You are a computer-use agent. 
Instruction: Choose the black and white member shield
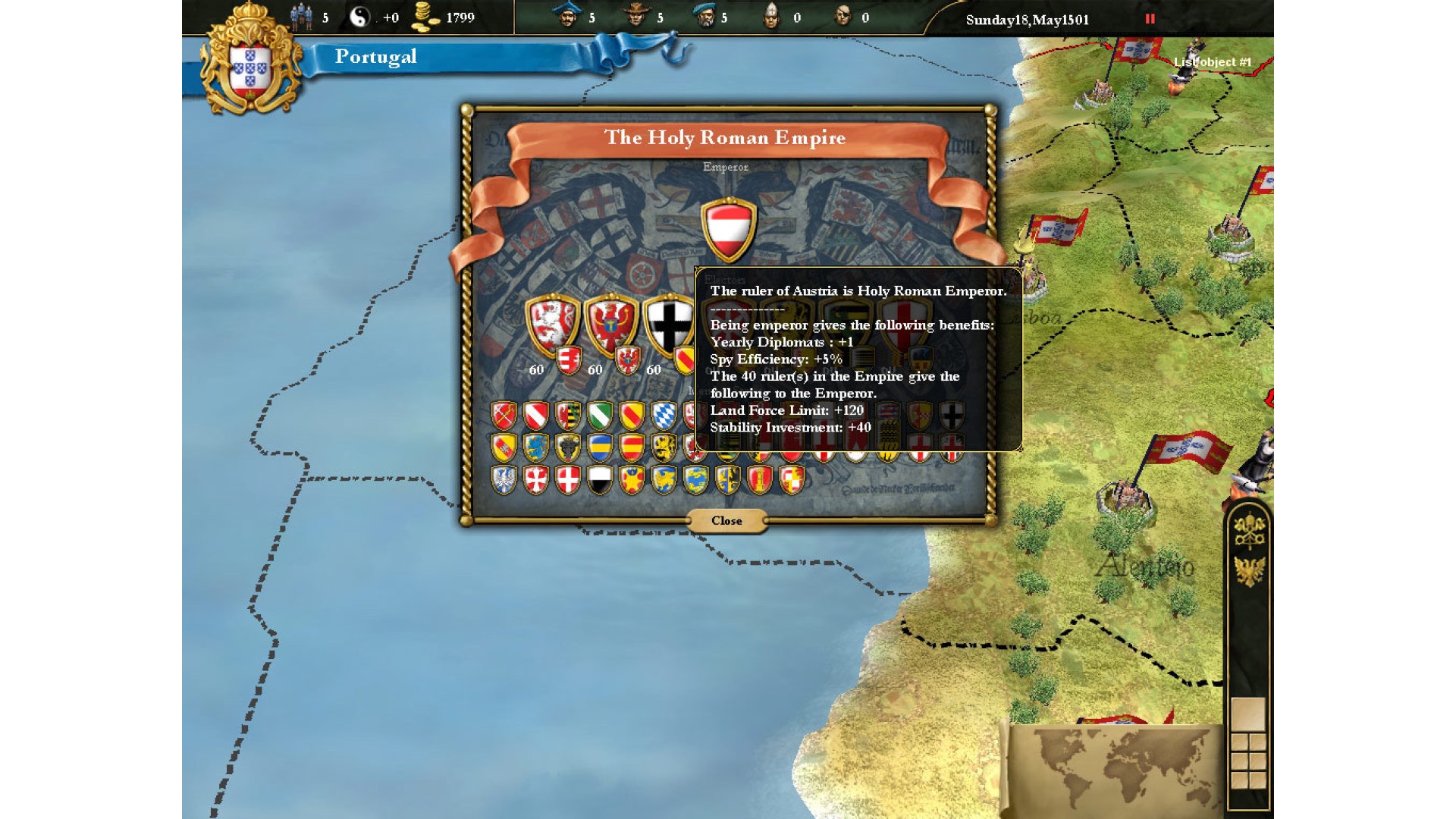tap(600, 480)
